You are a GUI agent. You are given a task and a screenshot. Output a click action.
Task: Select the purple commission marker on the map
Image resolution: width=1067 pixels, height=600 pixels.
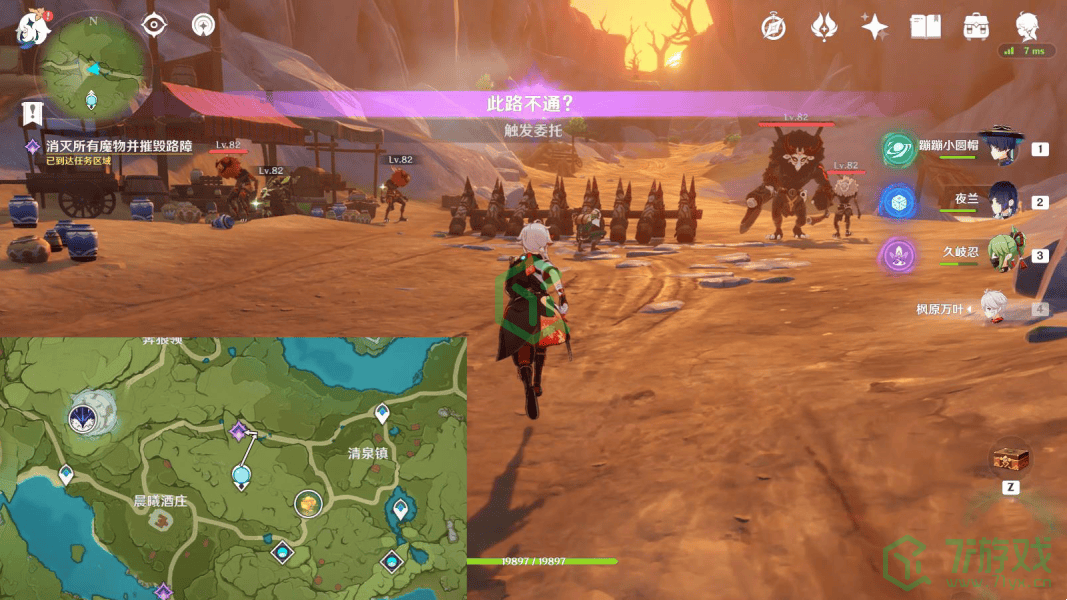point(238,431)
